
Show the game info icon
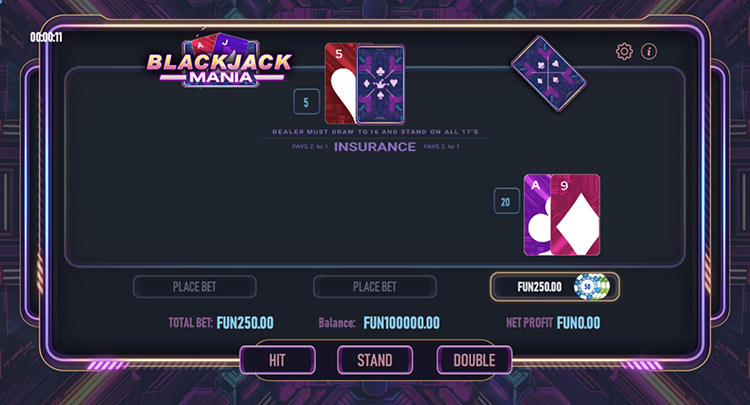tap(649, 51)
